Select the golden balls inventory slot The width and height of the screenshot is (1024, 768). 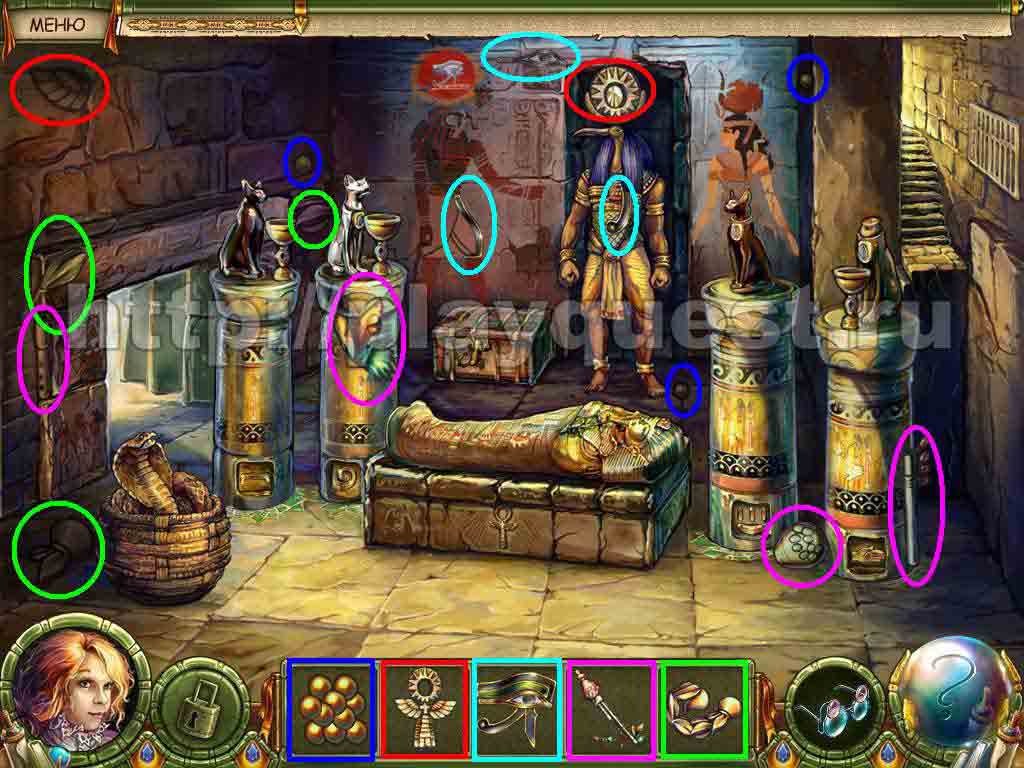329,708
